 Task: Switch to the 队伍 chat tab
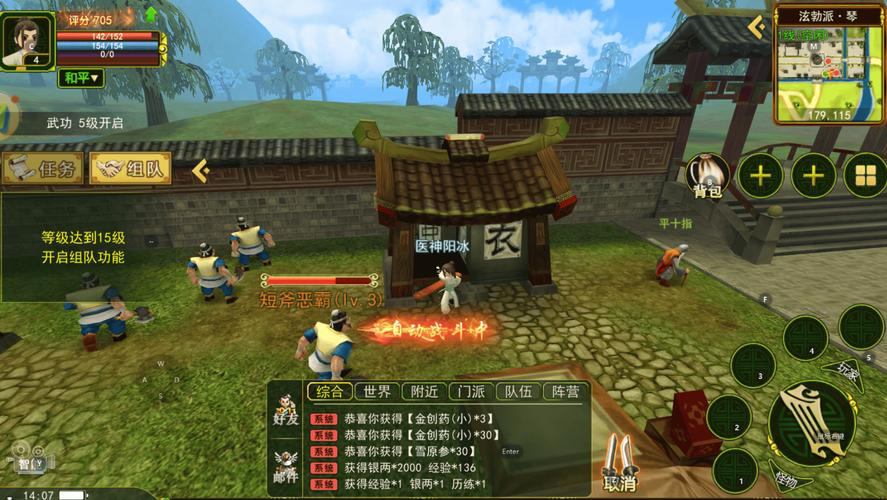pyautogui.click(x=518, y=391)
